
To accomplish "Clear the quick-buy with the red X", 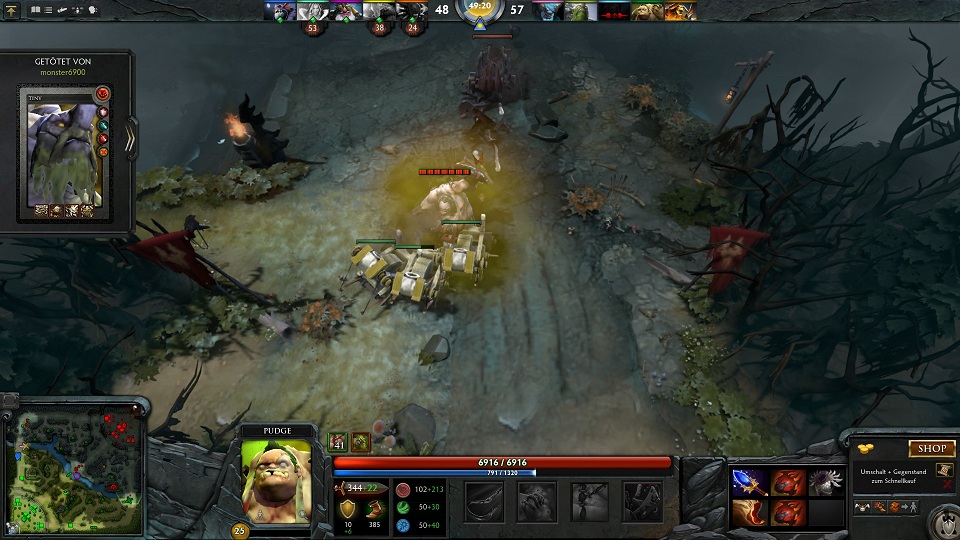I will point(947,485).
